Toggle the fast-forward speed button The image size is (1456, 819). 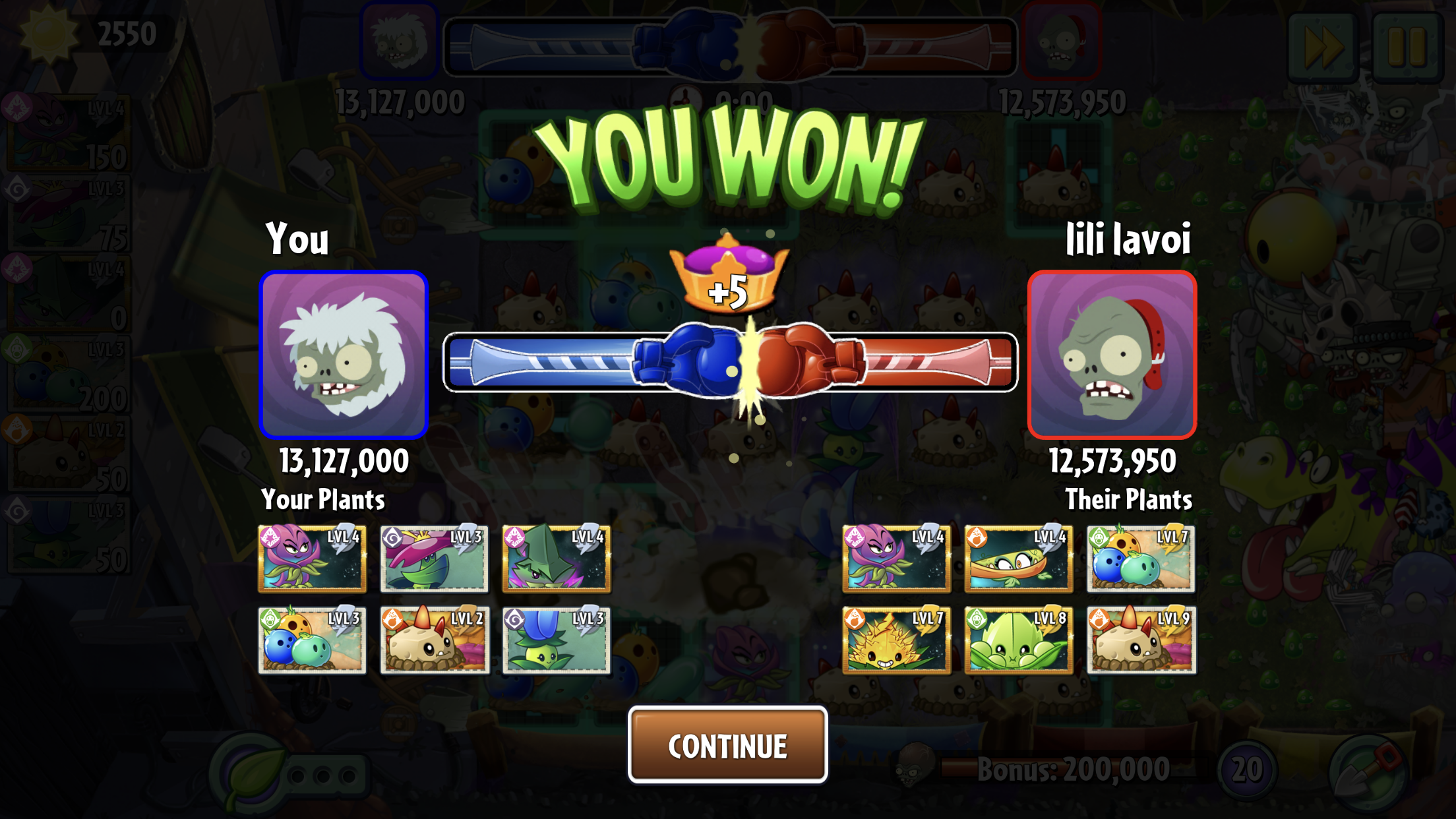(x=1322, y=46)
